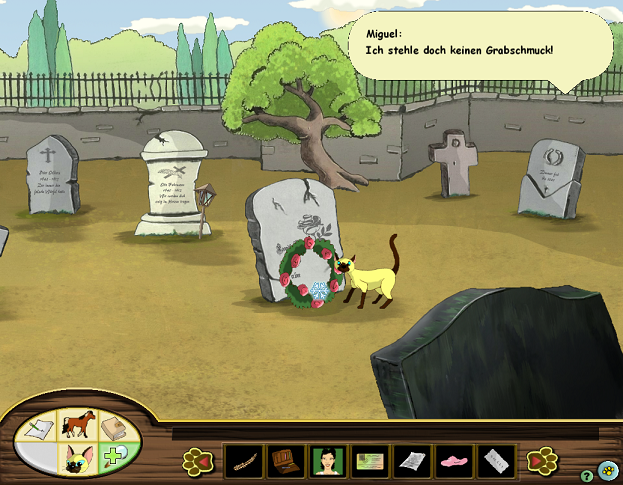623x485 pixels.
Task: Use the crumpled paper note item
Action: pos(412,461)
